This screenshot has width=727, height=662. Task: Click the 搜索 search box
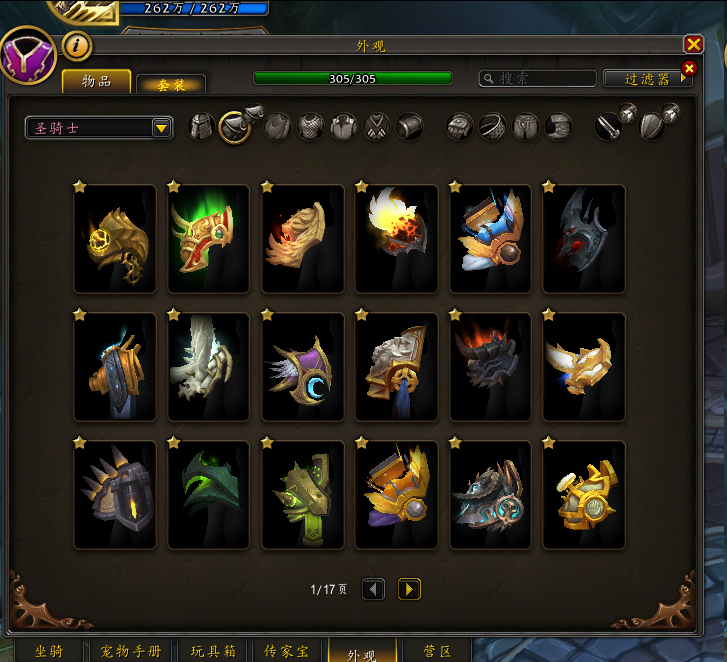tap(536, 78)
